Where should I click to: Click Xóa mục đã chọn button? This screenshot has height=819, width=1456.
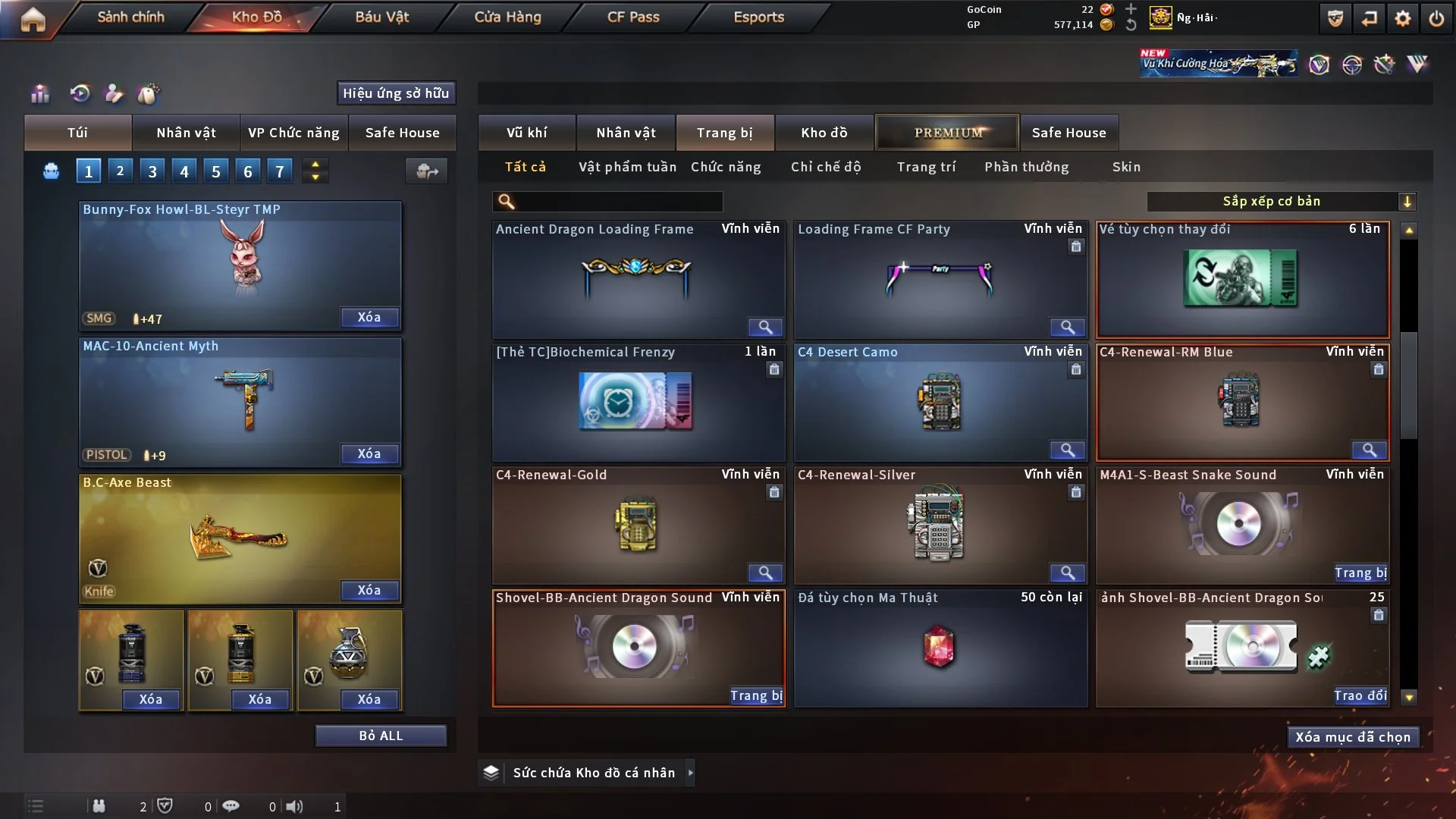[1353, 737]
